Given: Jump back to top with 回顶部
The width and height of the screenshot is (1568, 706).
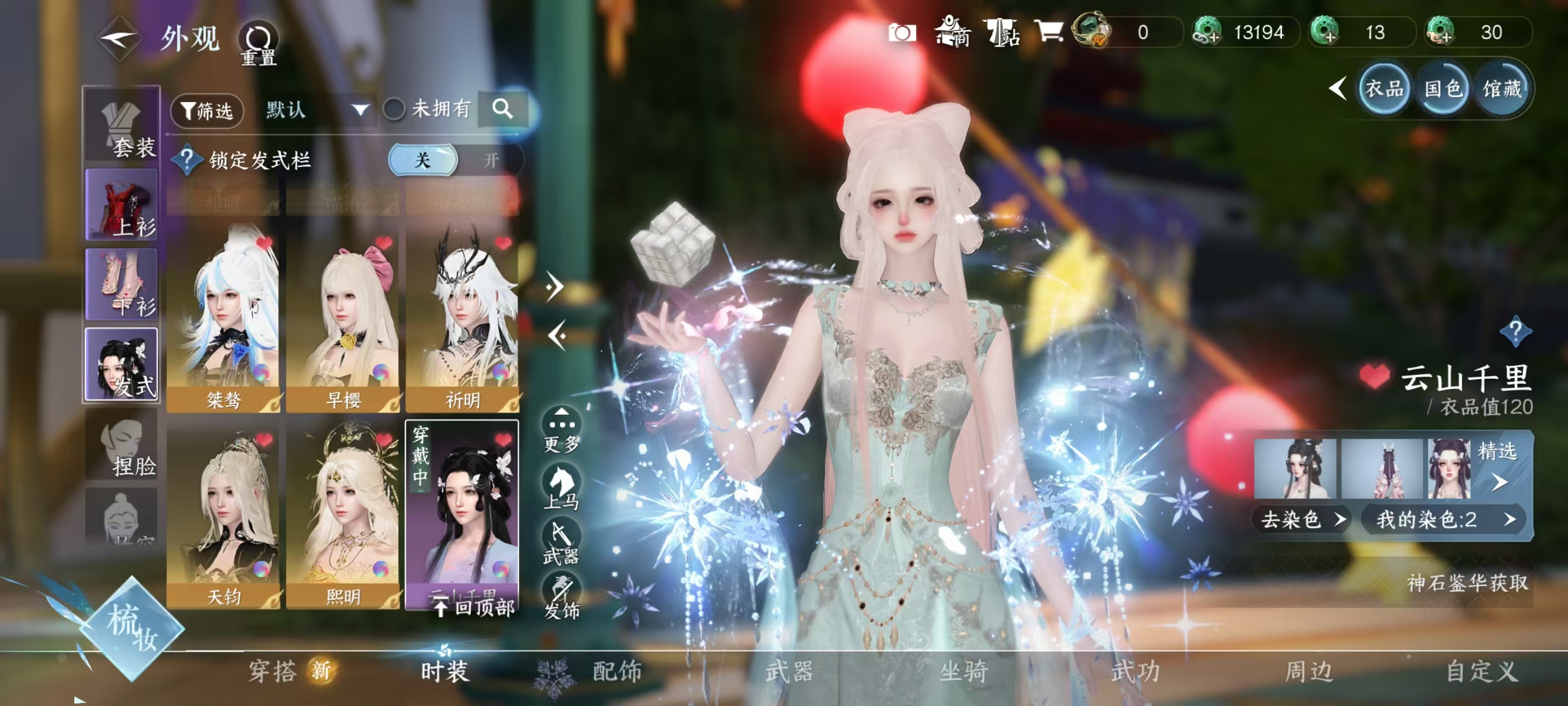Looking at the screenshot, I should coord(476,607).
